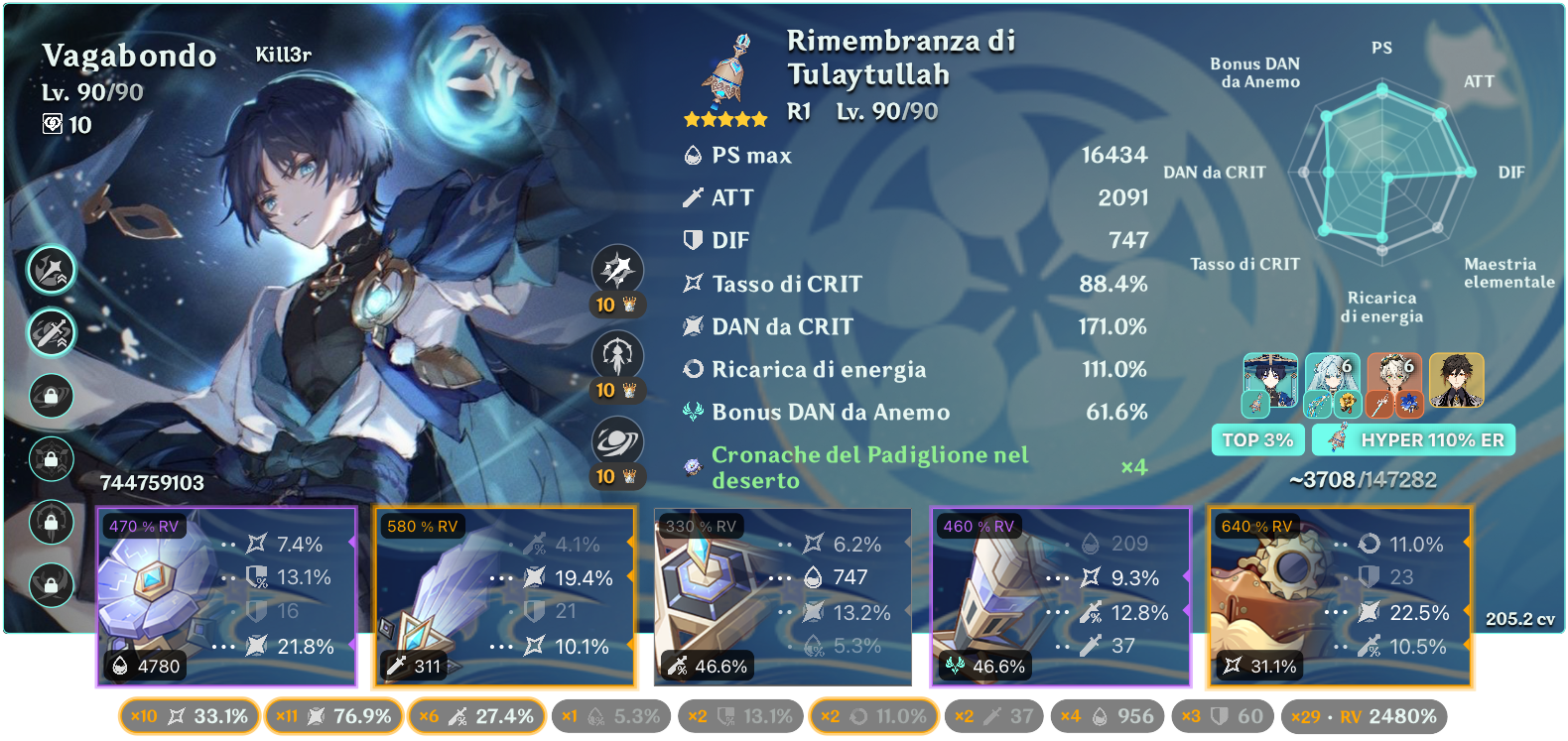Select the Normal Attack skill icon in sidebar
The height and width of the screenshot is (741, 1568).
(52, 271)
